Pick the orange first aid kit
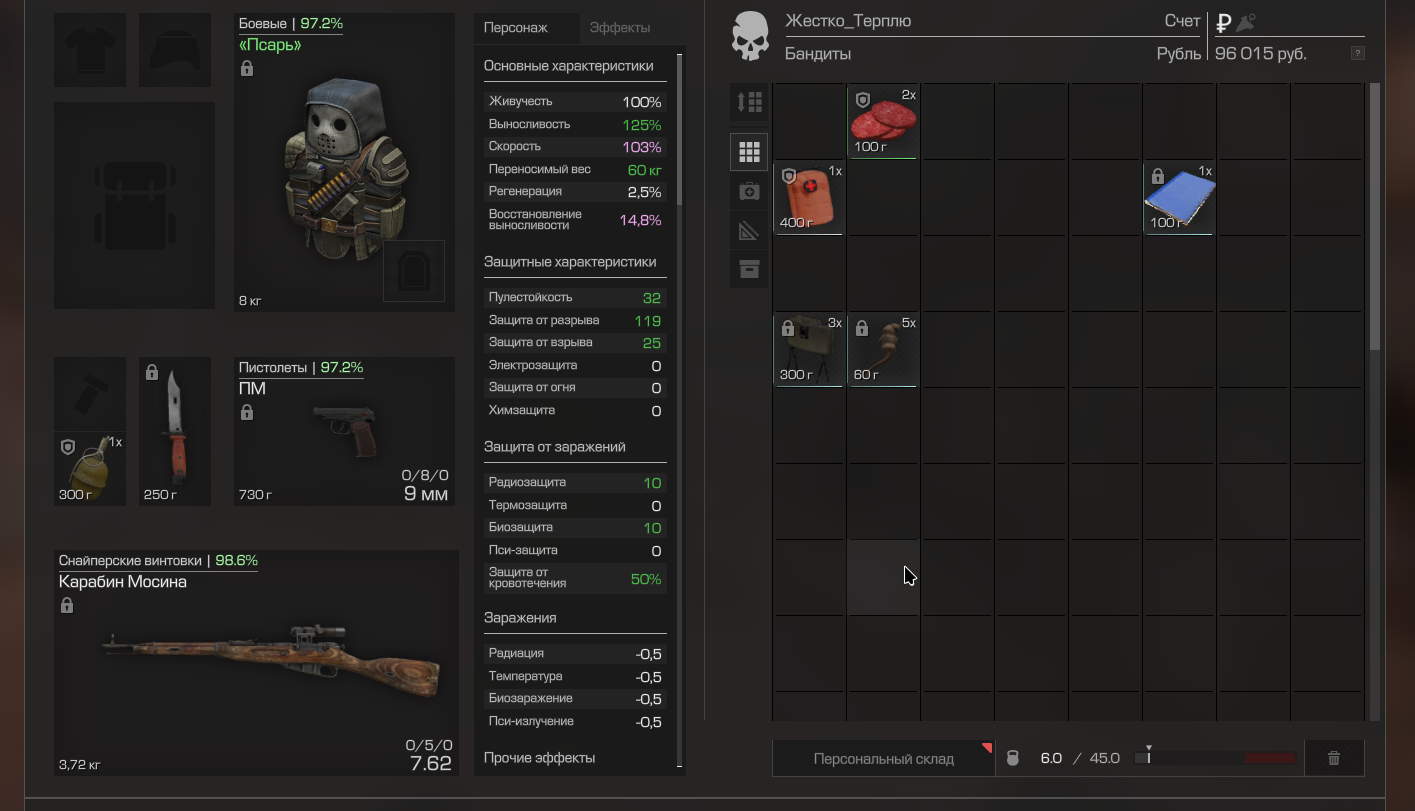The height and width of the screenshot is (811, 1415). pyautogui.click(x=809, y=198)
